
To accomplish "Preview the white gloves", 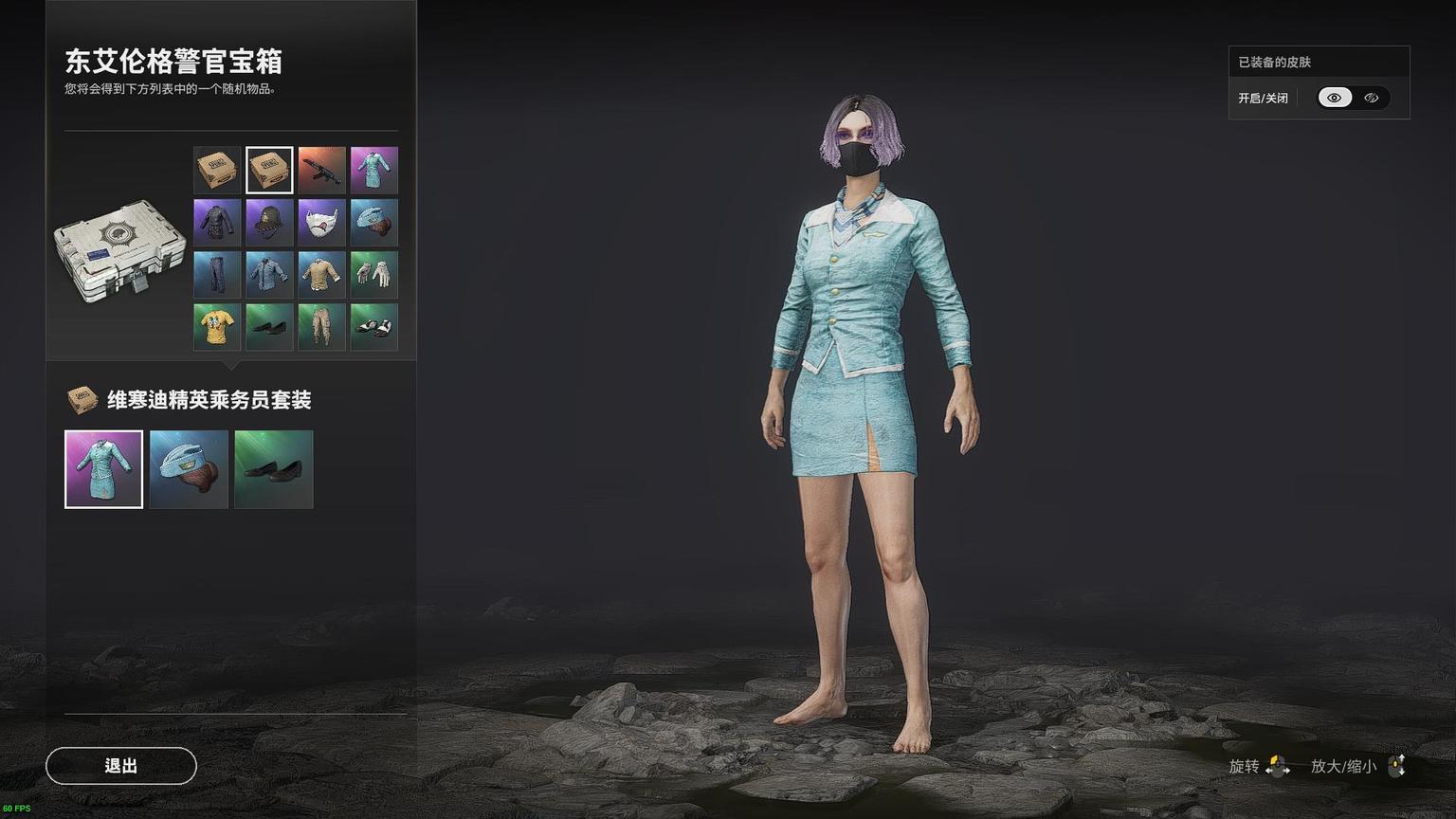I will point(373,275).
